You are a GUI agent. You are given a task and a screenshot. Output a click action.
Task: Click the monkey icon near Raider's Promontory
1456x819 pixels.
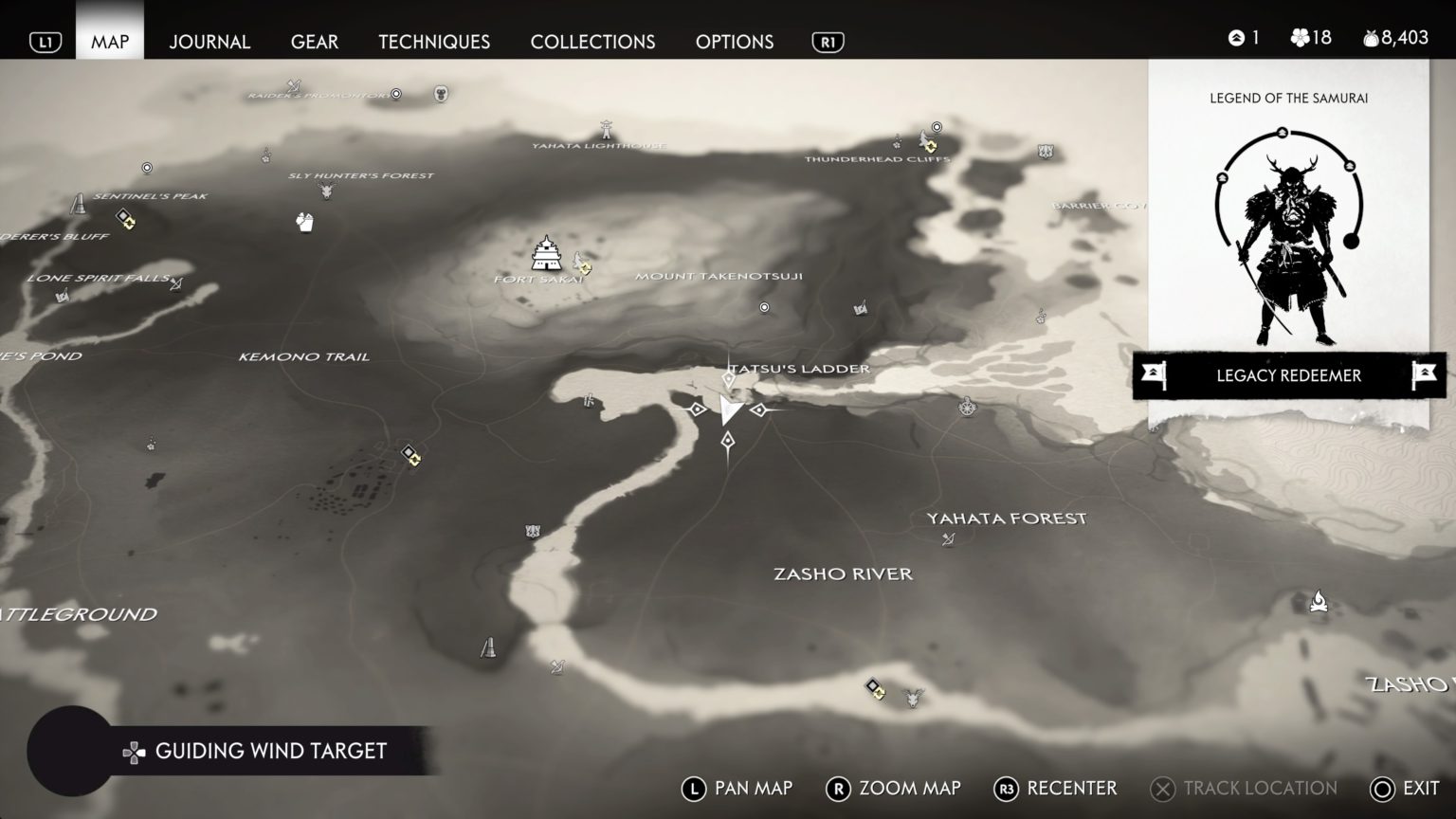[x=439, y=92]
